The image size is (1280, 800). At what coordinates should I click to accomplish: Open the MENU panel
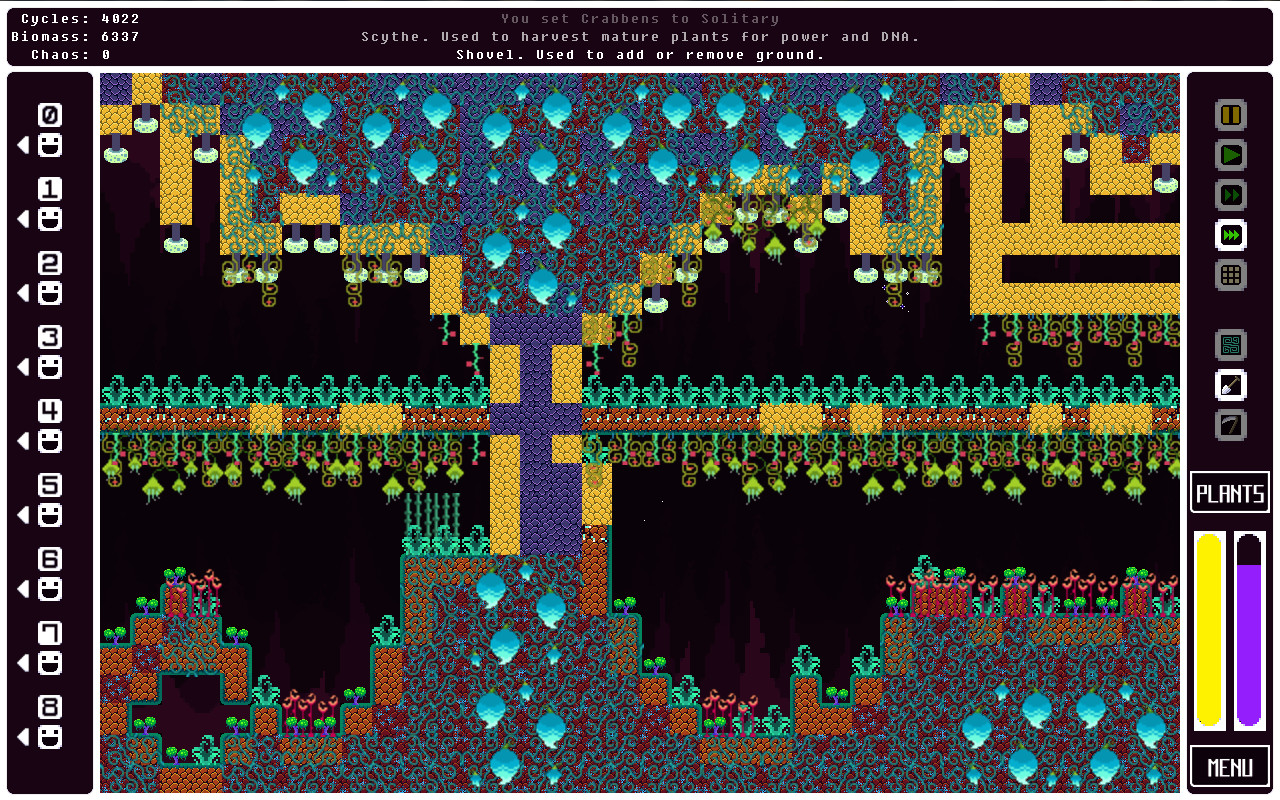pos(1229,766)
